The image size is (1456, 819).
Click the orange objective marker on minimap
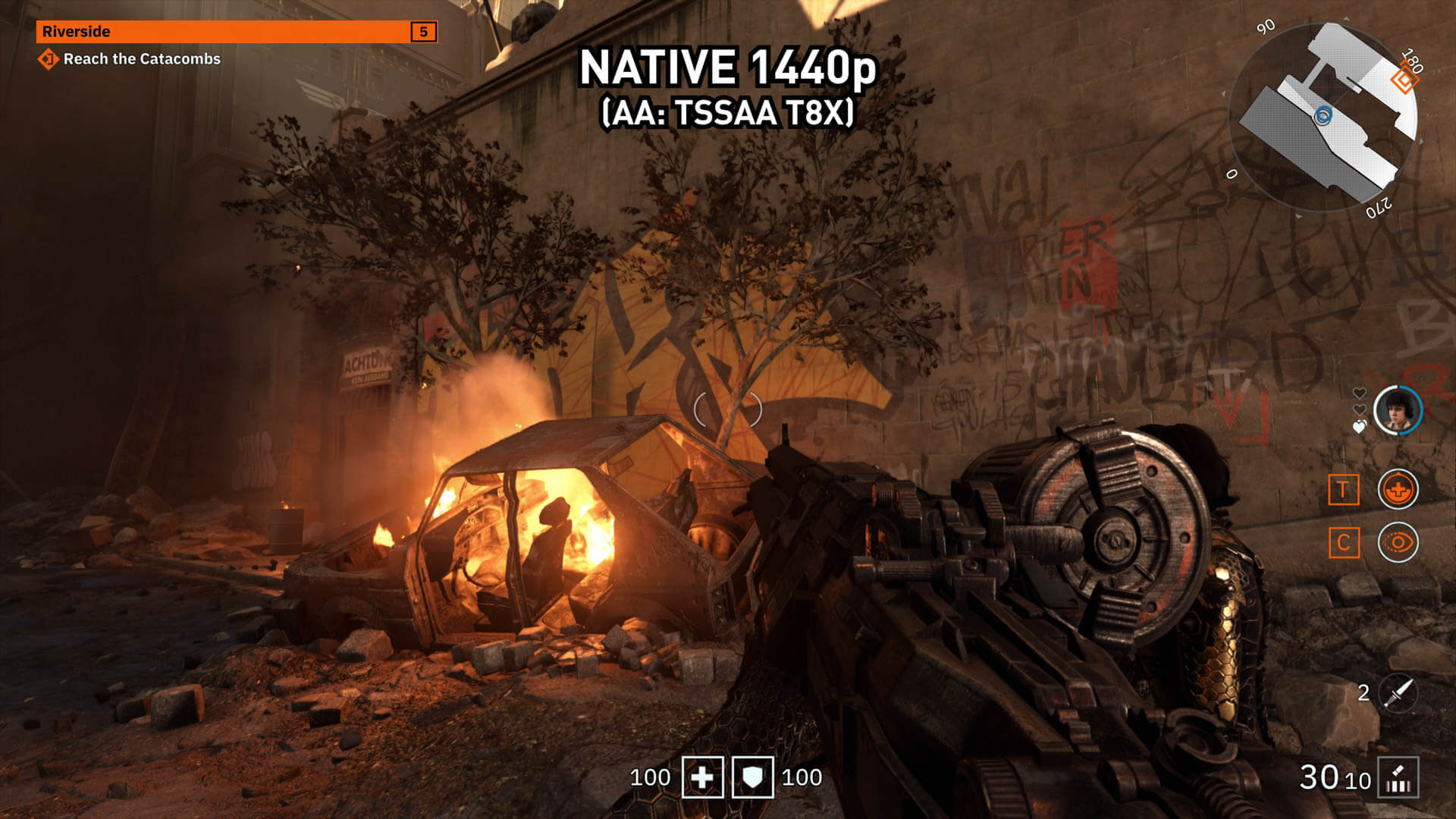coord(1404,80)
